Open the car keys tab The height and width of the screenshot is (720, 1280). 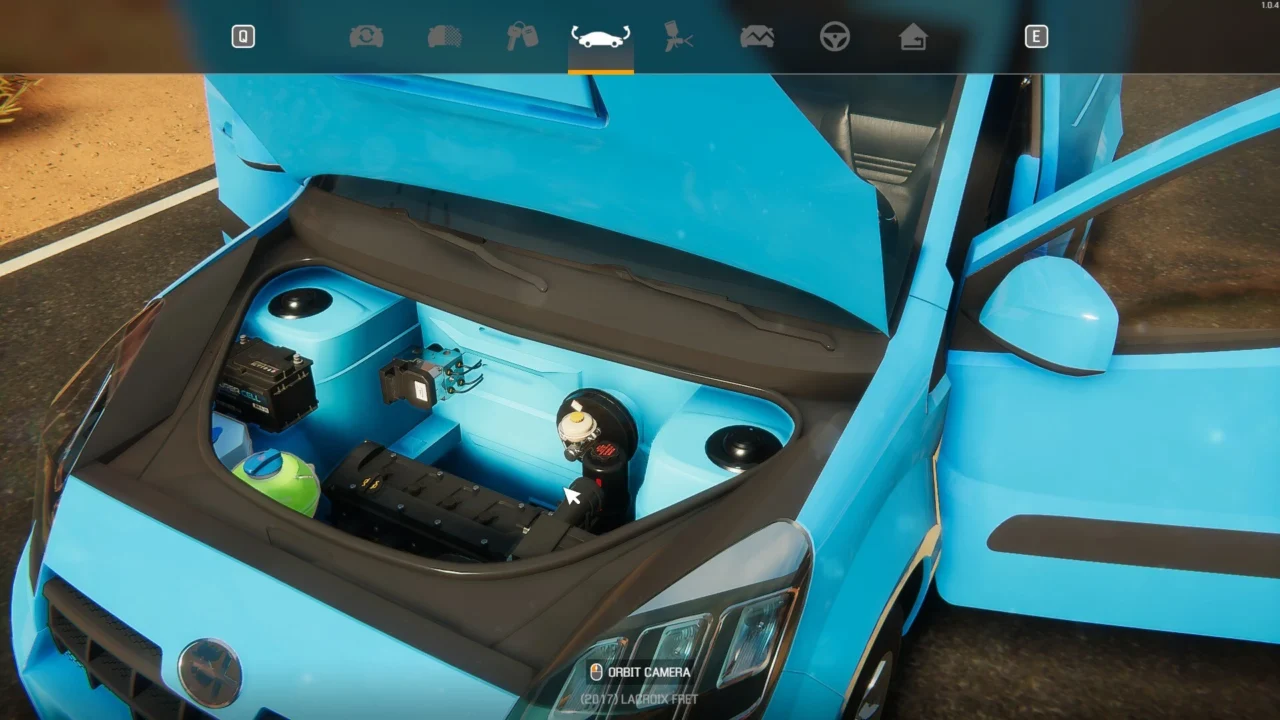point(522,37)
